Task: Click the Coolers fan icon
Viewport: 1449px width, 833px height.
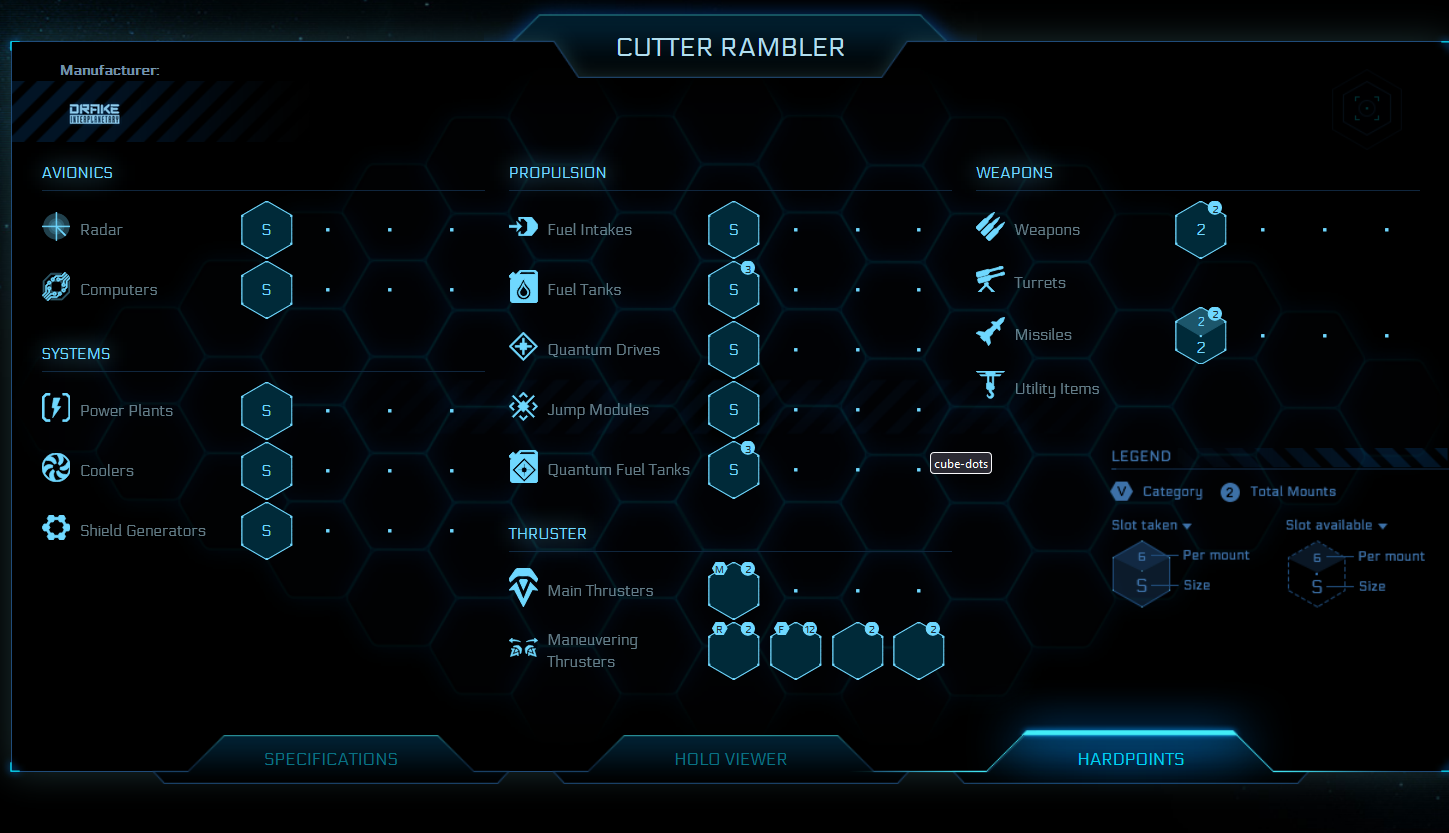Action: pyautogui.click(x=55, y=468)
